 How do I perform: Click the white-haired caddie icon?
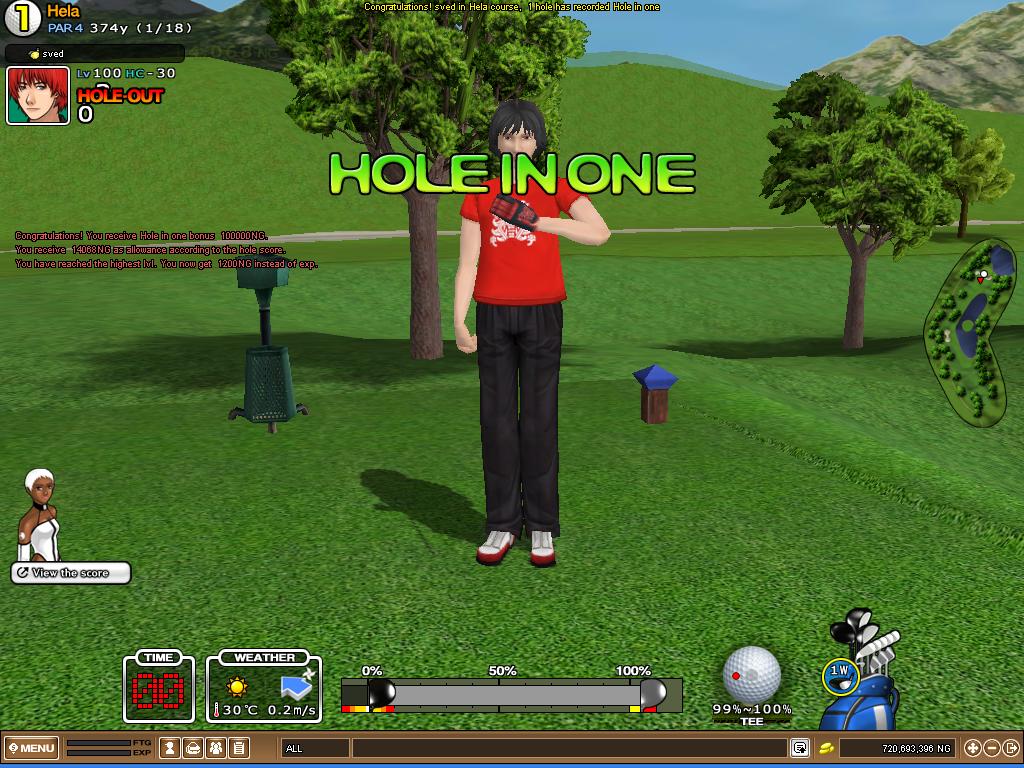(40, 515)
